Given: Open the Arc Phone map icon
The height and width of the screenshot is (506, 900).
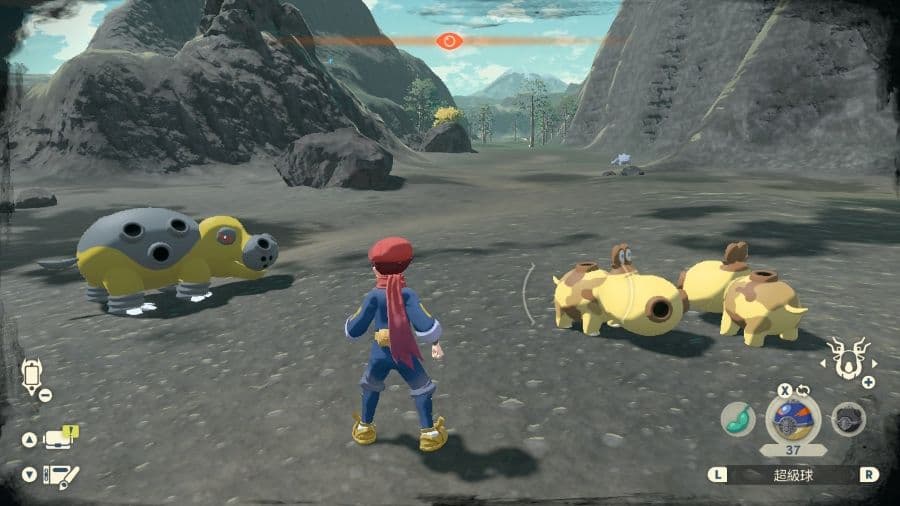Looking at the screenshot, I should tap(32, 375).
